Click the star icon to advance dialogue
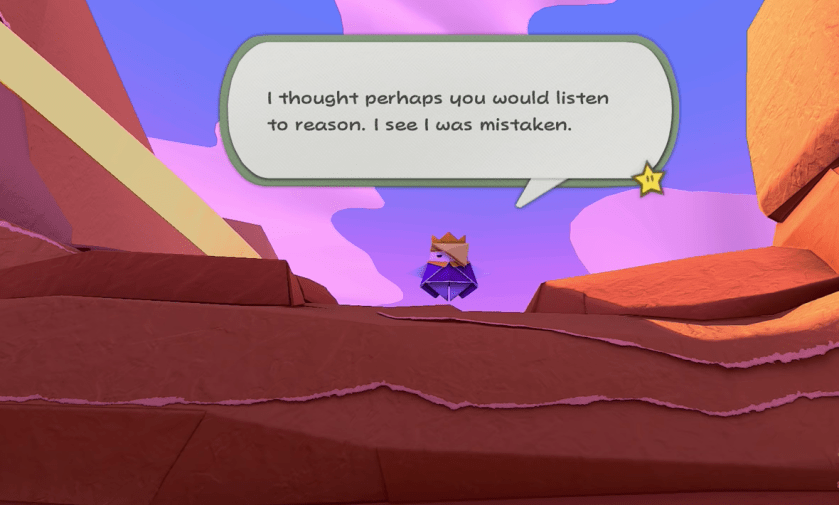Screen dimensions: 839x505 coord(649,180)
